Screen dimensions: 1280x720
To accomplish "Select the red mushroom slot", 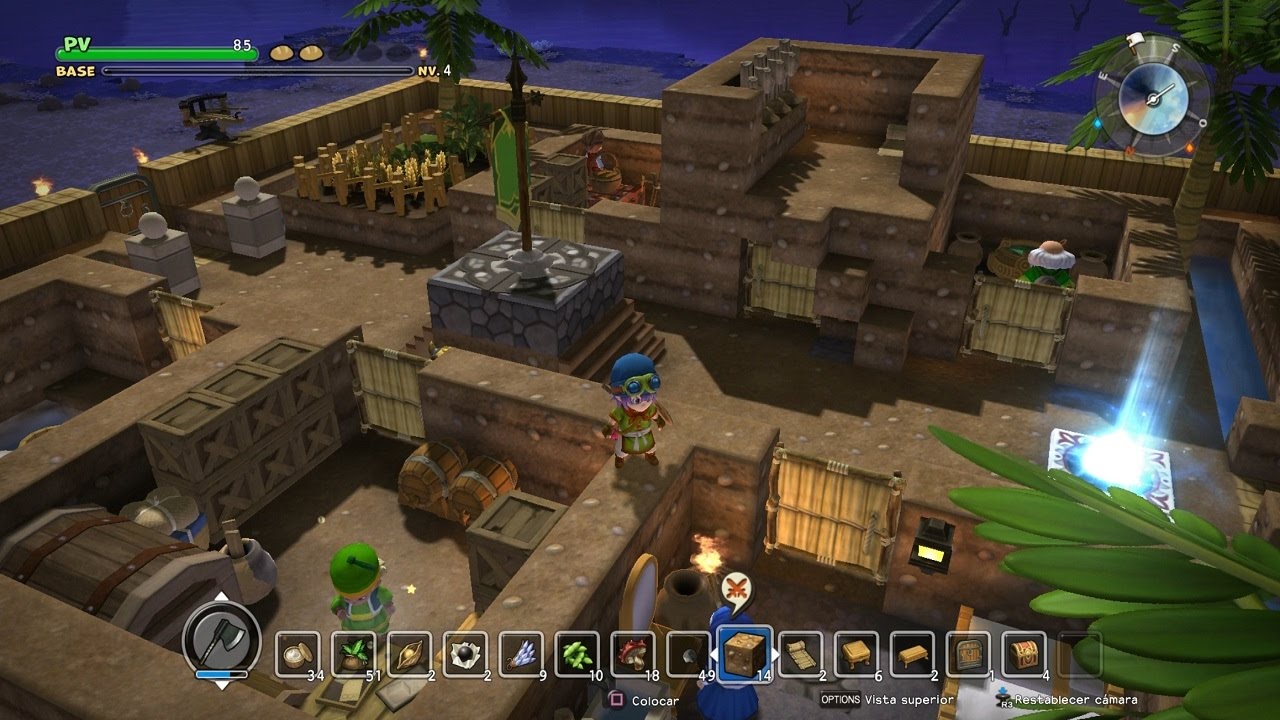I will point(633,655).
